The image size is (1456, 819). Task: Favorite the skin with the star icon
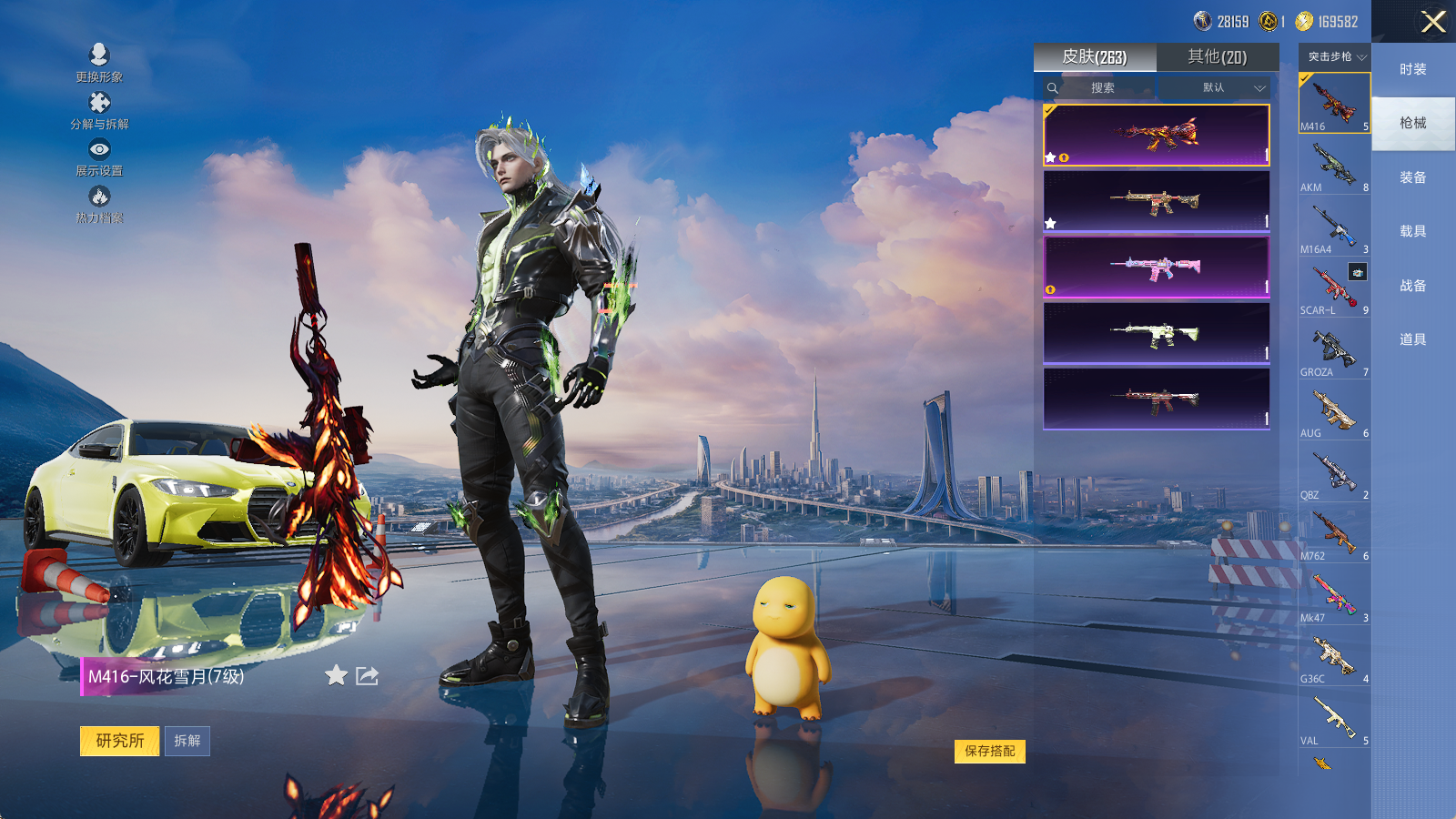336,675
